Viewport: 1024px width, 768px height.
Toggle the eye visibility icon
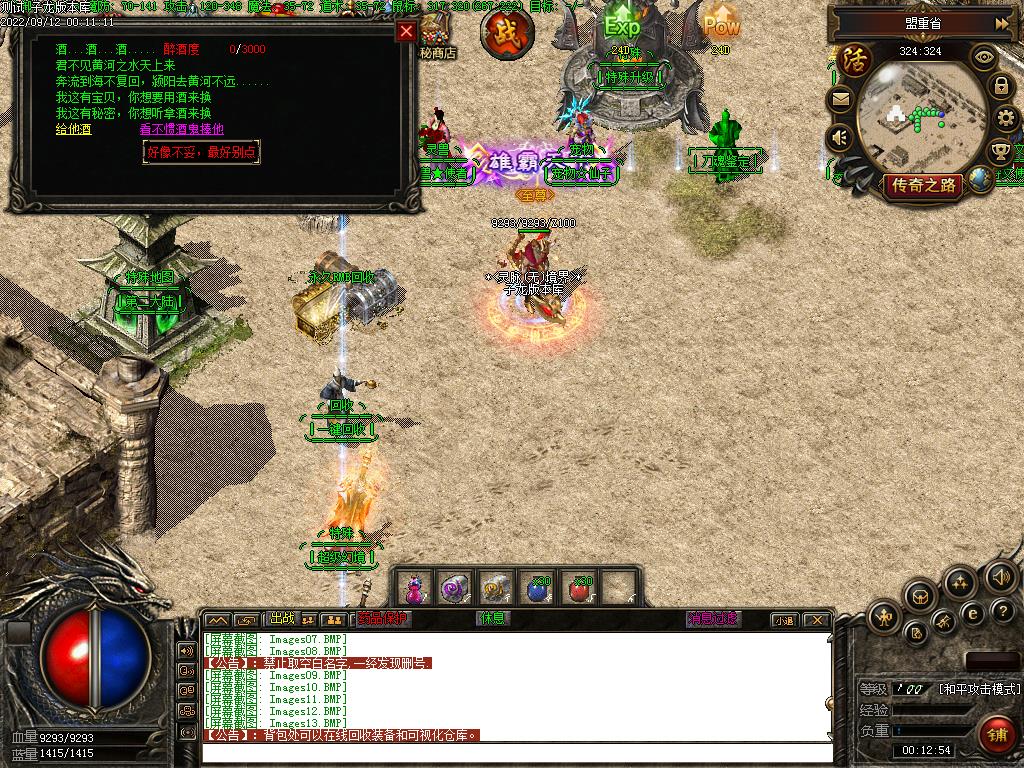pyautogui.click(x=985, y=57)
